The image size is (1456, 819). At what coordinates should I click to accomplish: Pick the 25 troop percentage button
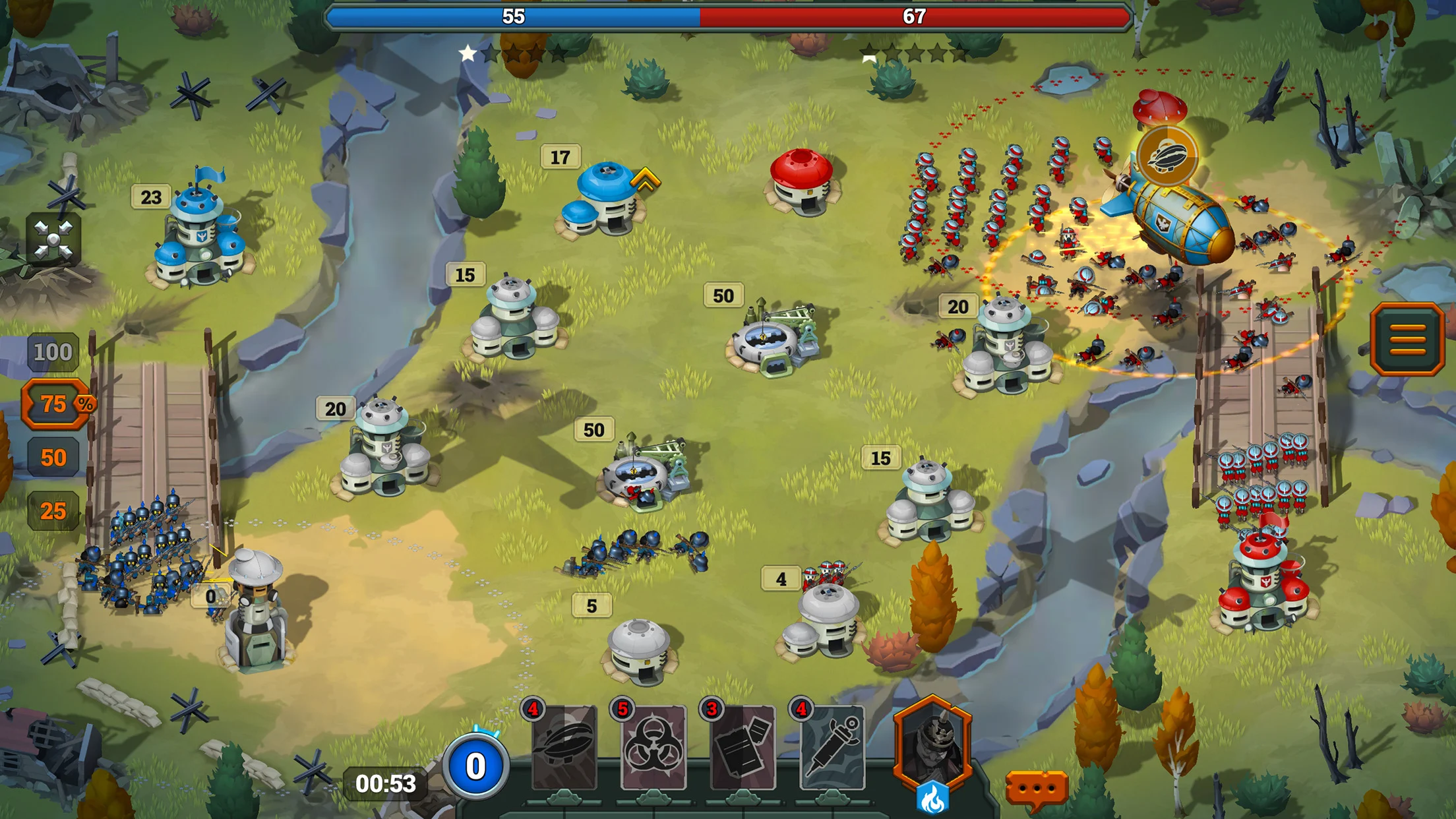point(53,511)
